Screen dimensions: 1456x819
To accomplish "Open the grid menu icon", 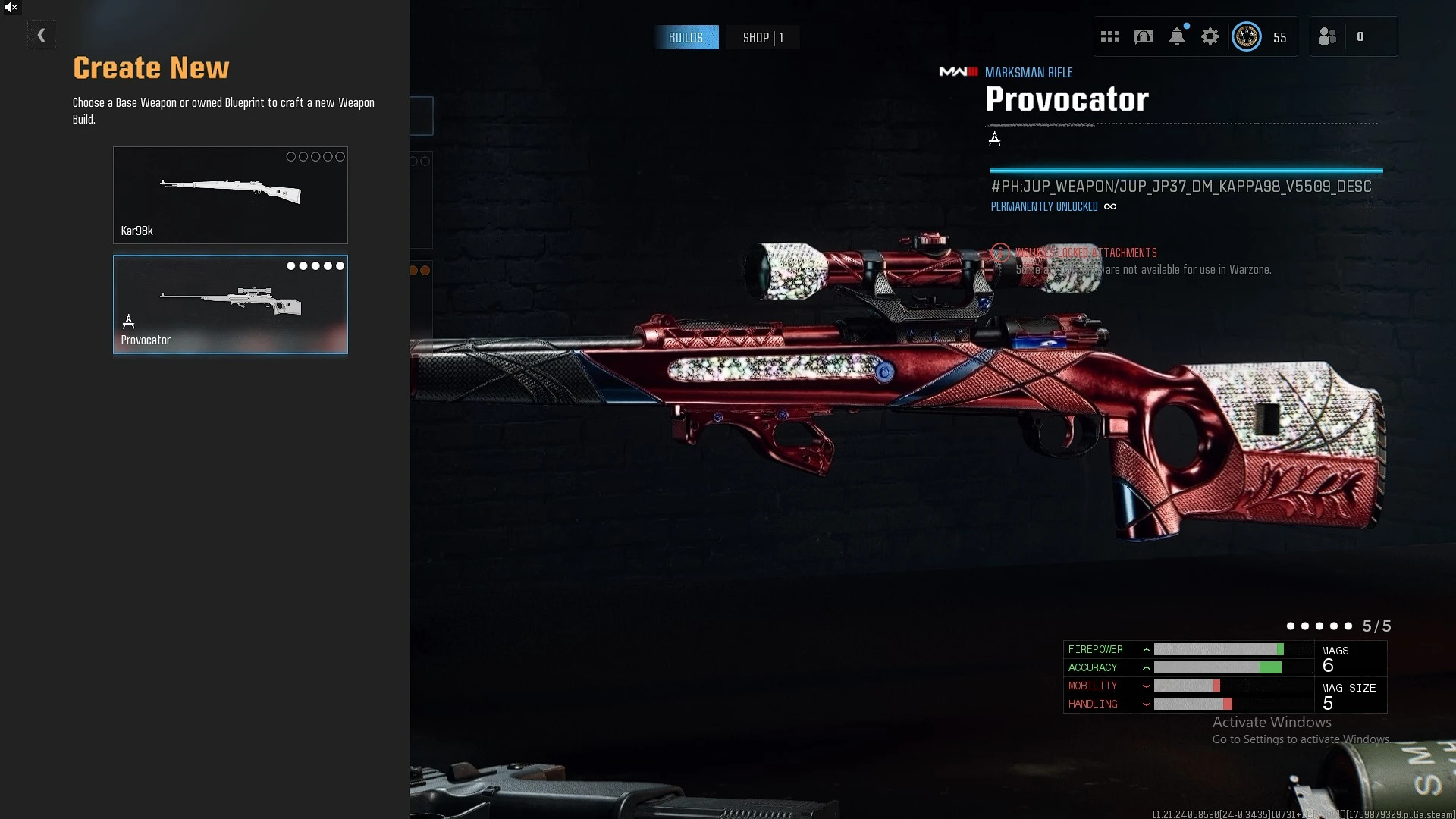I will click(1110, 36).
